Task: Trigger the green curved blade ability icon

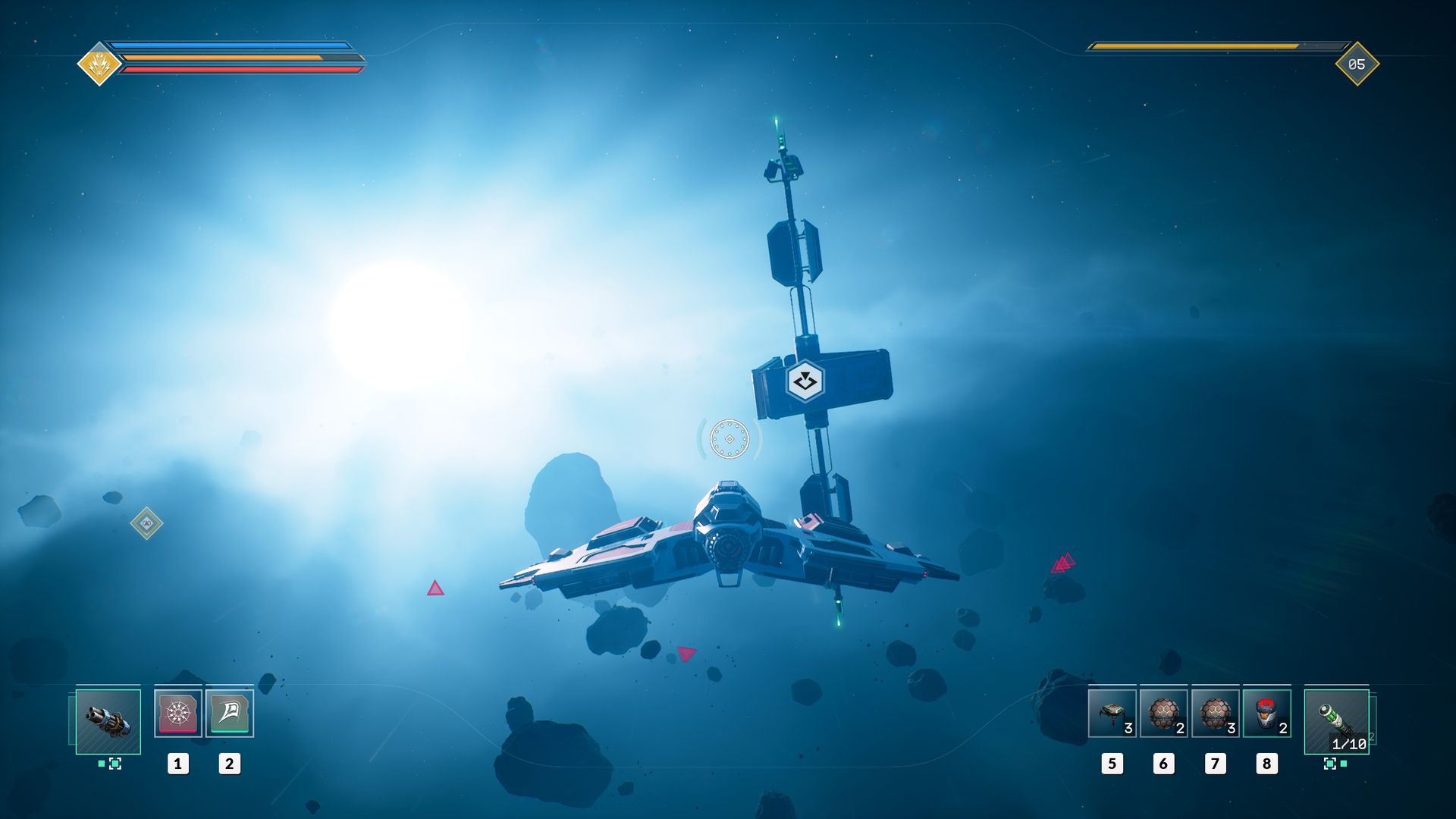Action: (x=229, y=713)
